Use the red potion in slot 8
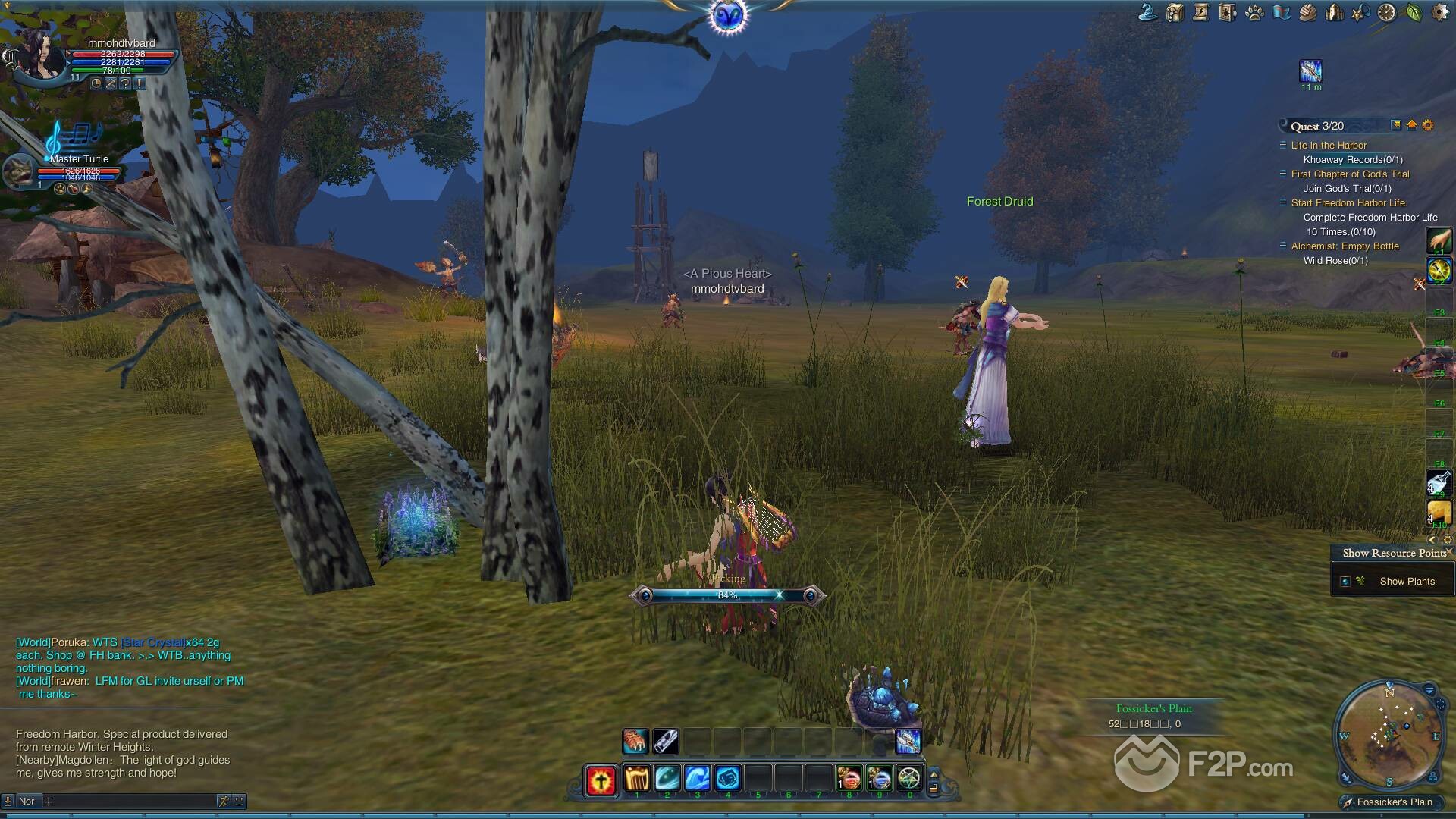This screenshot has width=1456, height=819. click(849, 779)
